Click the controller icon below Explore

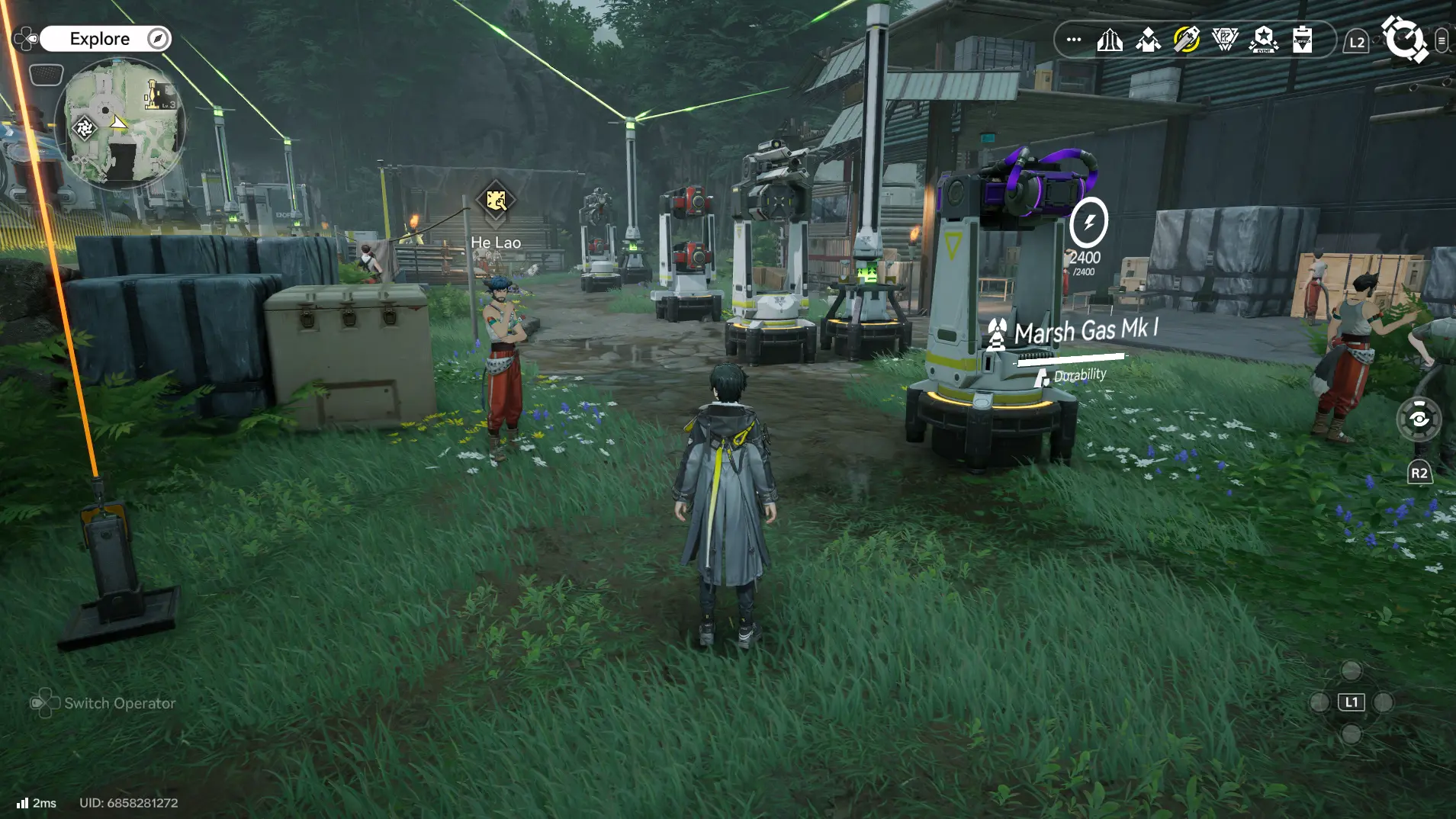(46, 75)
